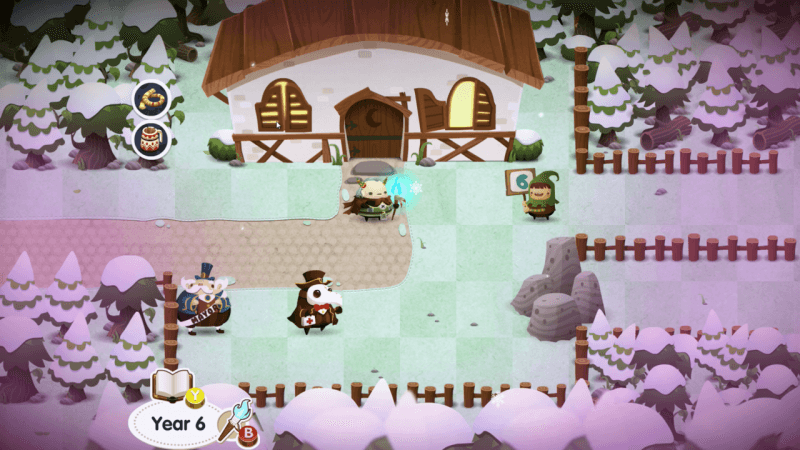Select the red patterned mug icon
Screen dimensions: 800x450
[152, 138]
